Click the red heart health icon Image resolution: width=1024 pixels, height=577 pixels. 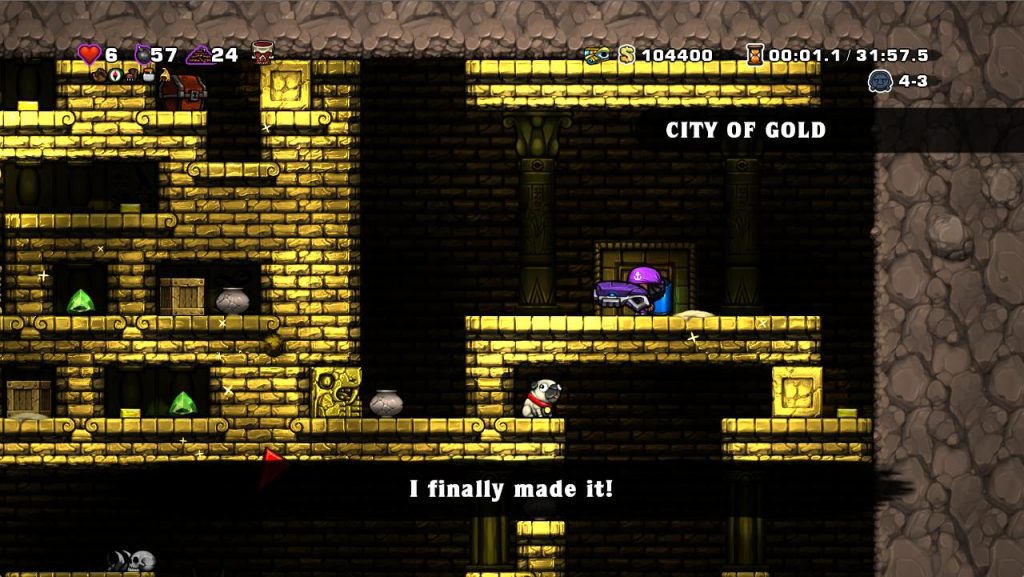90,54
